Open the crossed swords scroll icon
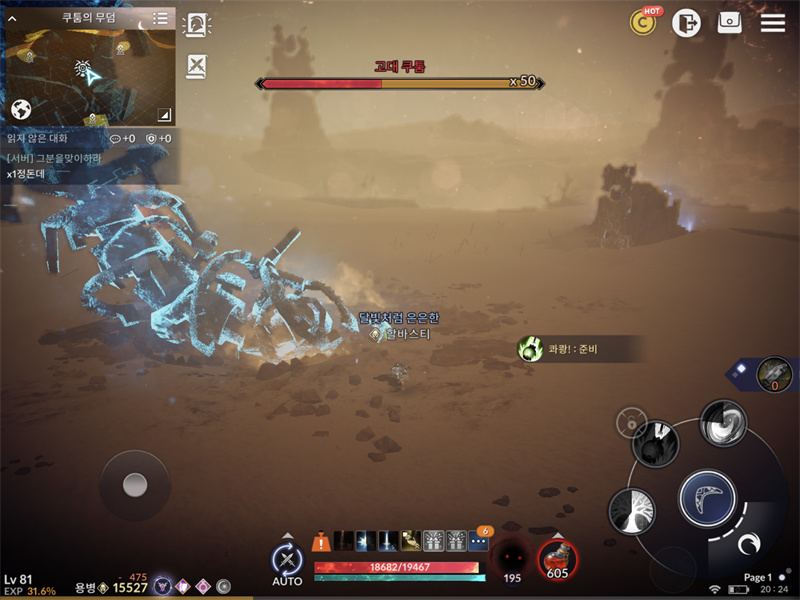 pos(197,66)
